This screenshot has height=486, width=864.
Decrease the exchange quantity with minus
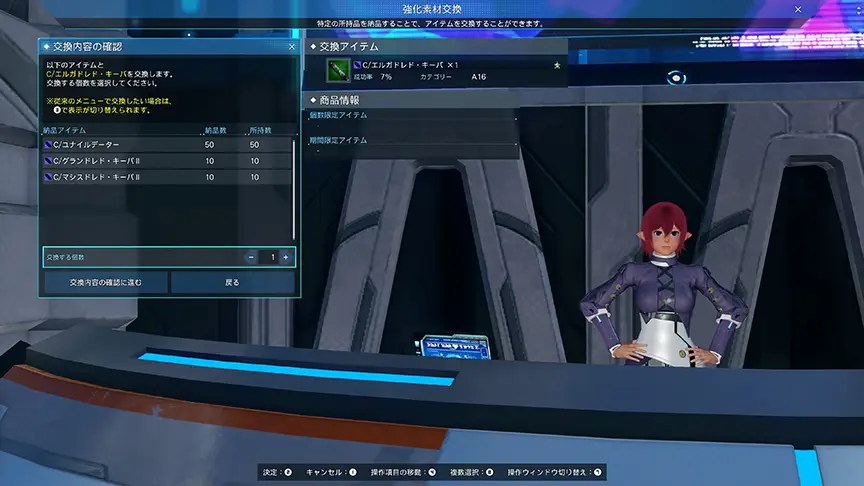pos(250,257)
